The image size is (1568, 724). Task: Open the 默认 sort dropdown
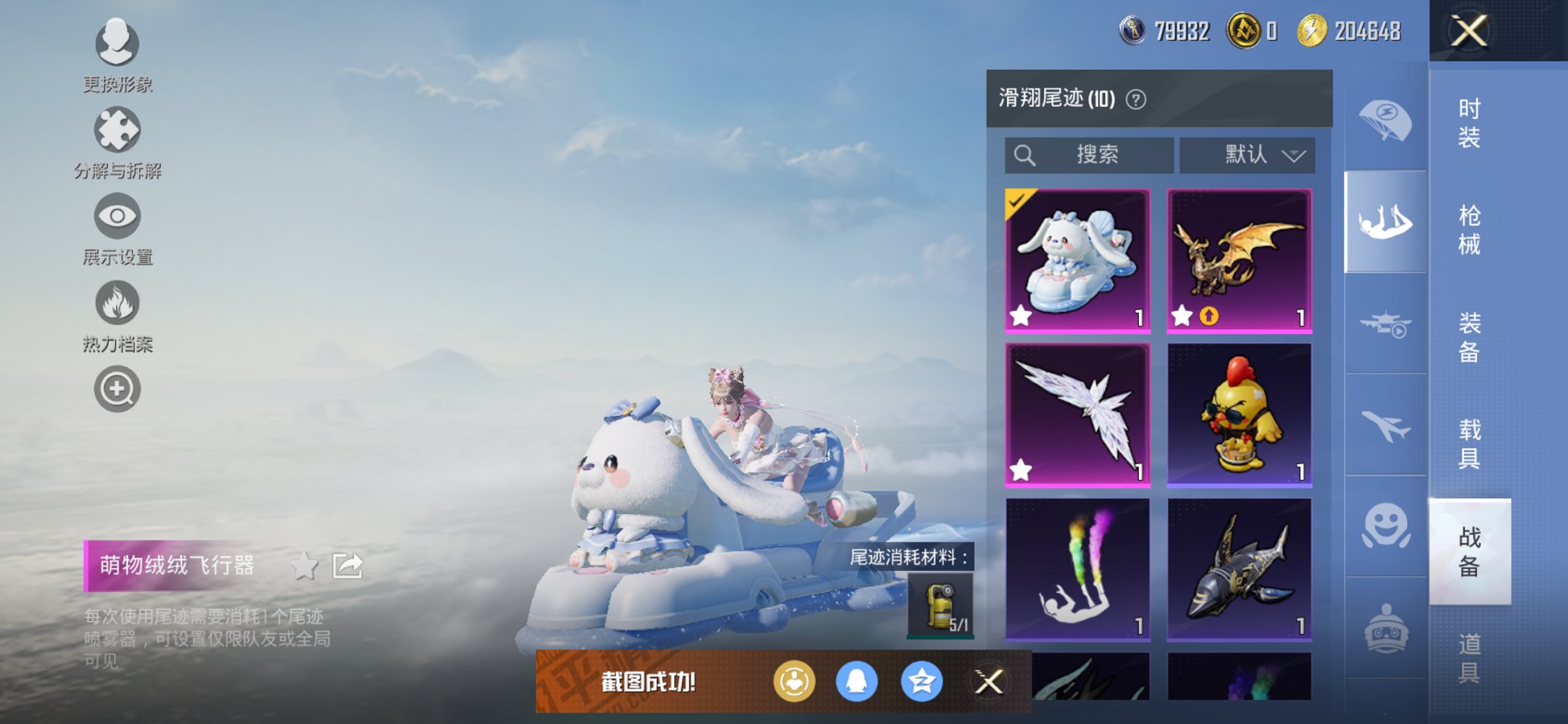(1247, 154)
